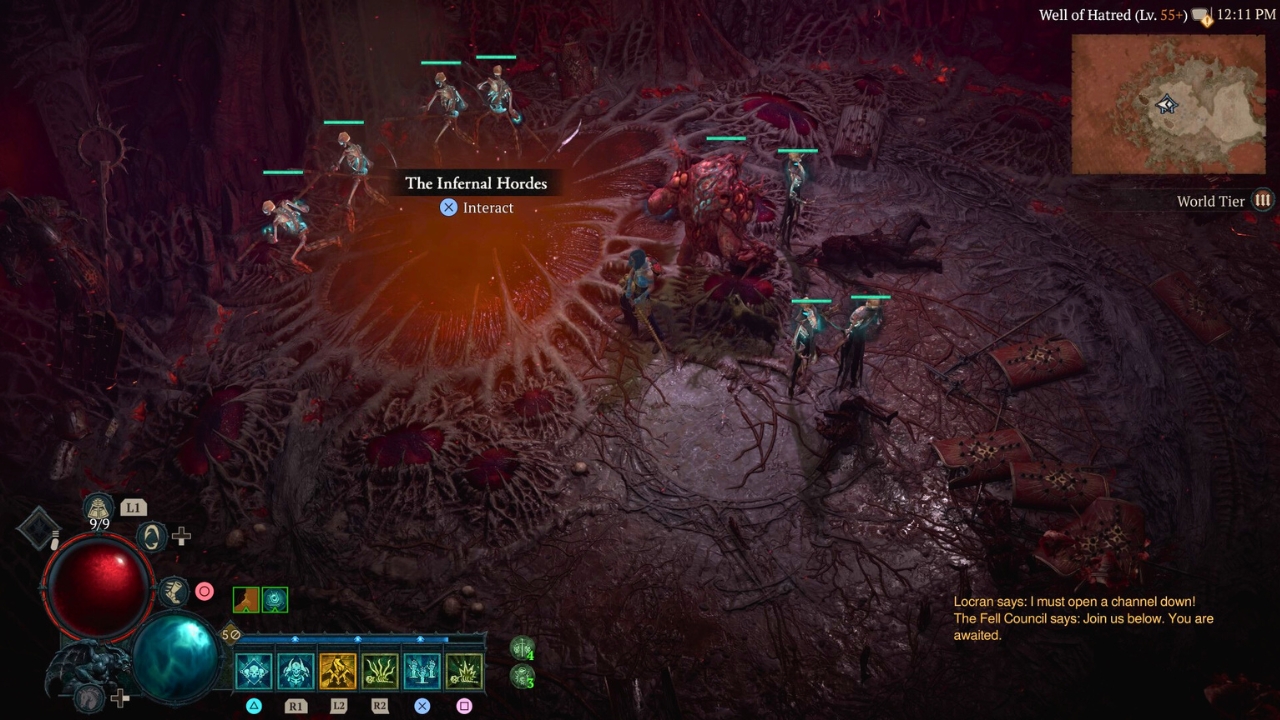
Task: Use the healing potion icon
Action: pos(98,508)
